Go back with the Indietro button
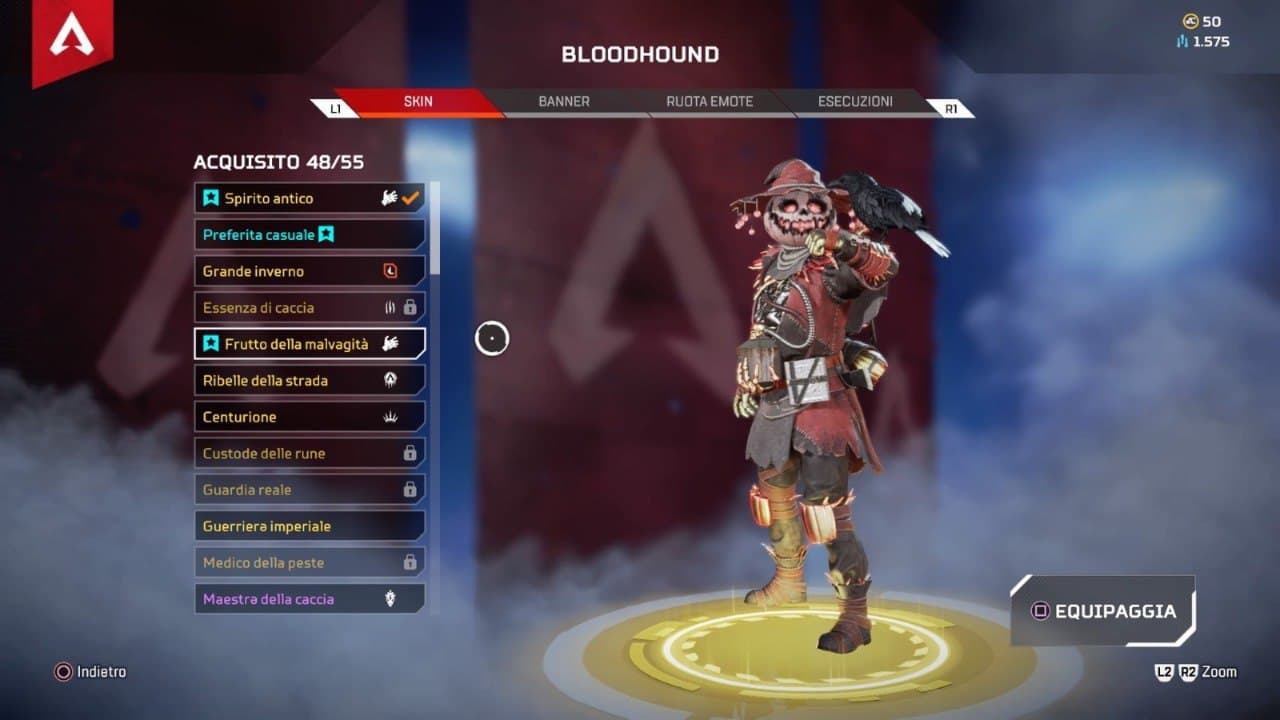The width and height of the screenshot is (1280, 720). pos(91,672)
